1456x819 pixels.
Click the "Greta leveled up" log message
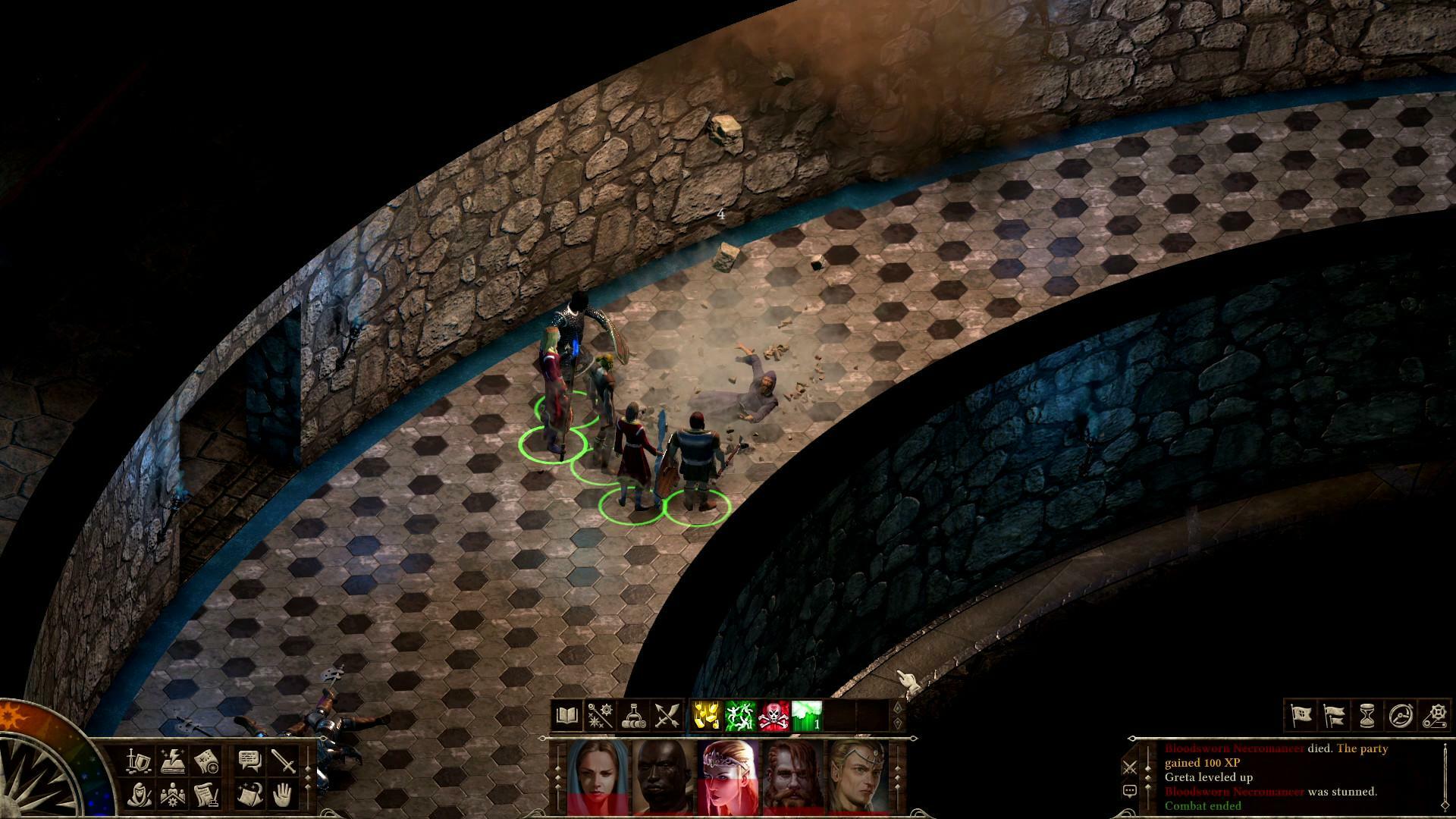1209,778
